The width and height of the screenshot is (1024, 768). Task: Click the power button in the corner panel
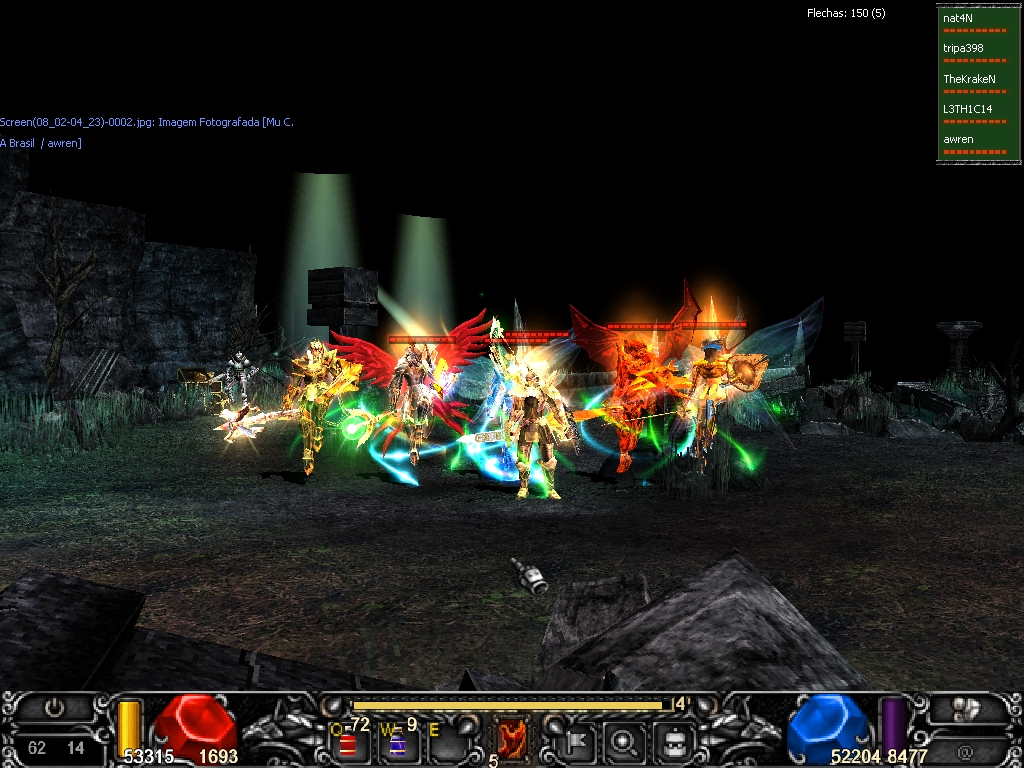(x=54, y=708)
